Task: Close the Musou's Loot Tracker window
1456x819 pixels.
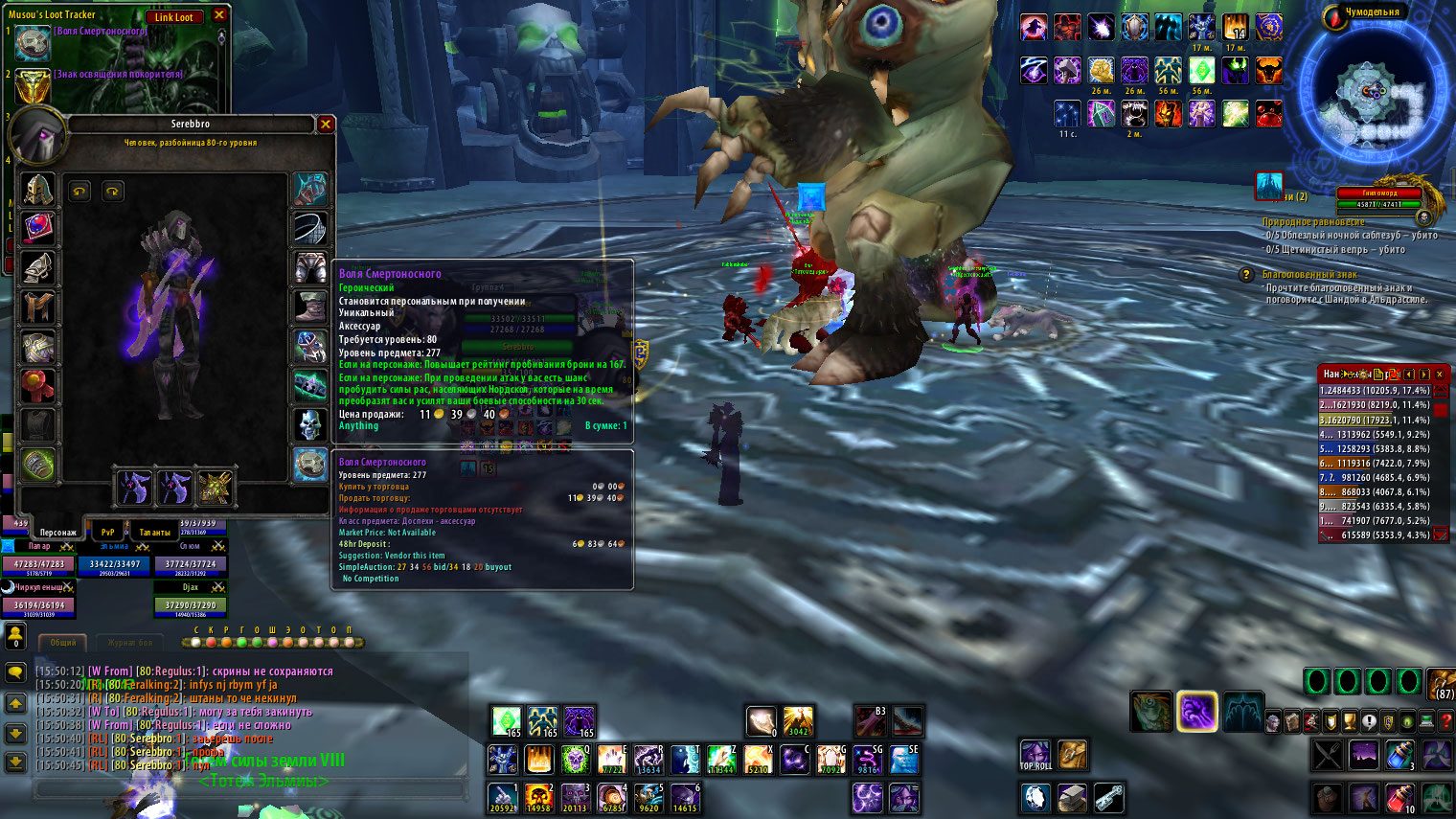Action: point(219,15)
